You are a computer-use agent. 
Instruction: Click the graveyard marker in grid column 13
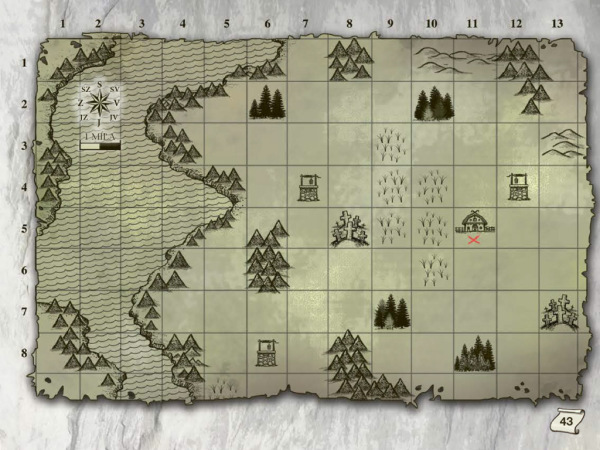(x=558, y=312)
